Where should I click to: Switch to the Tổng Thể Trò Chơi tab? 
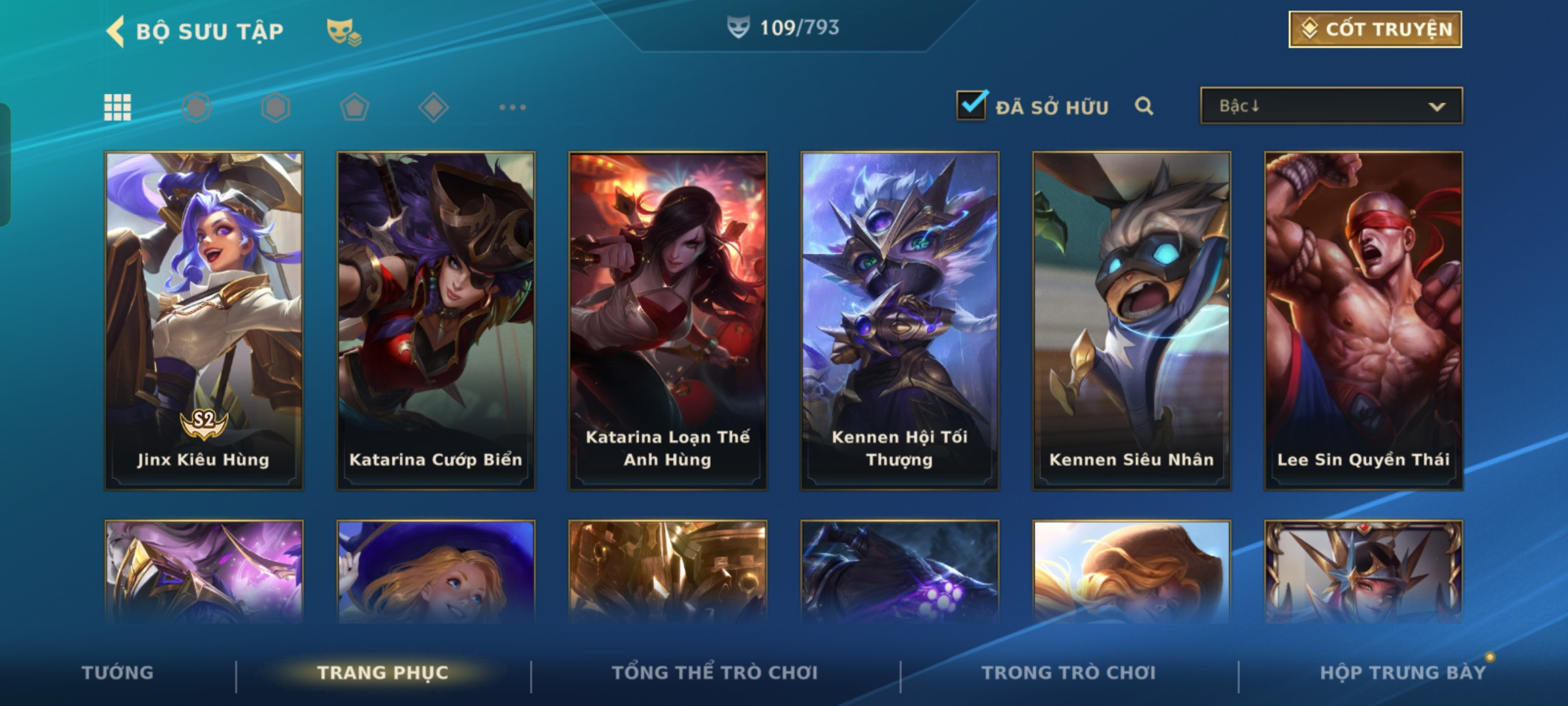714,673
